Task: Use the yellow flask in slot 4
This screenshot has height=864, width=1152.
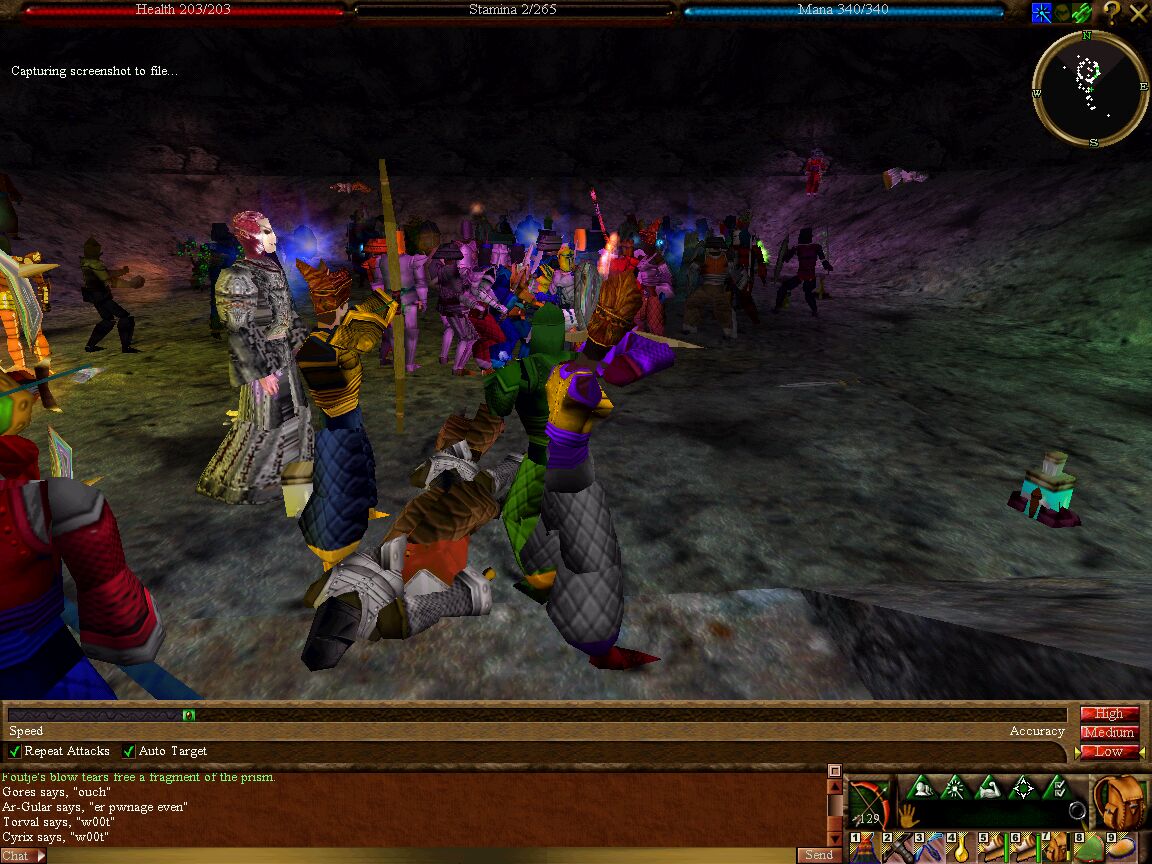Action: [961, 850]
